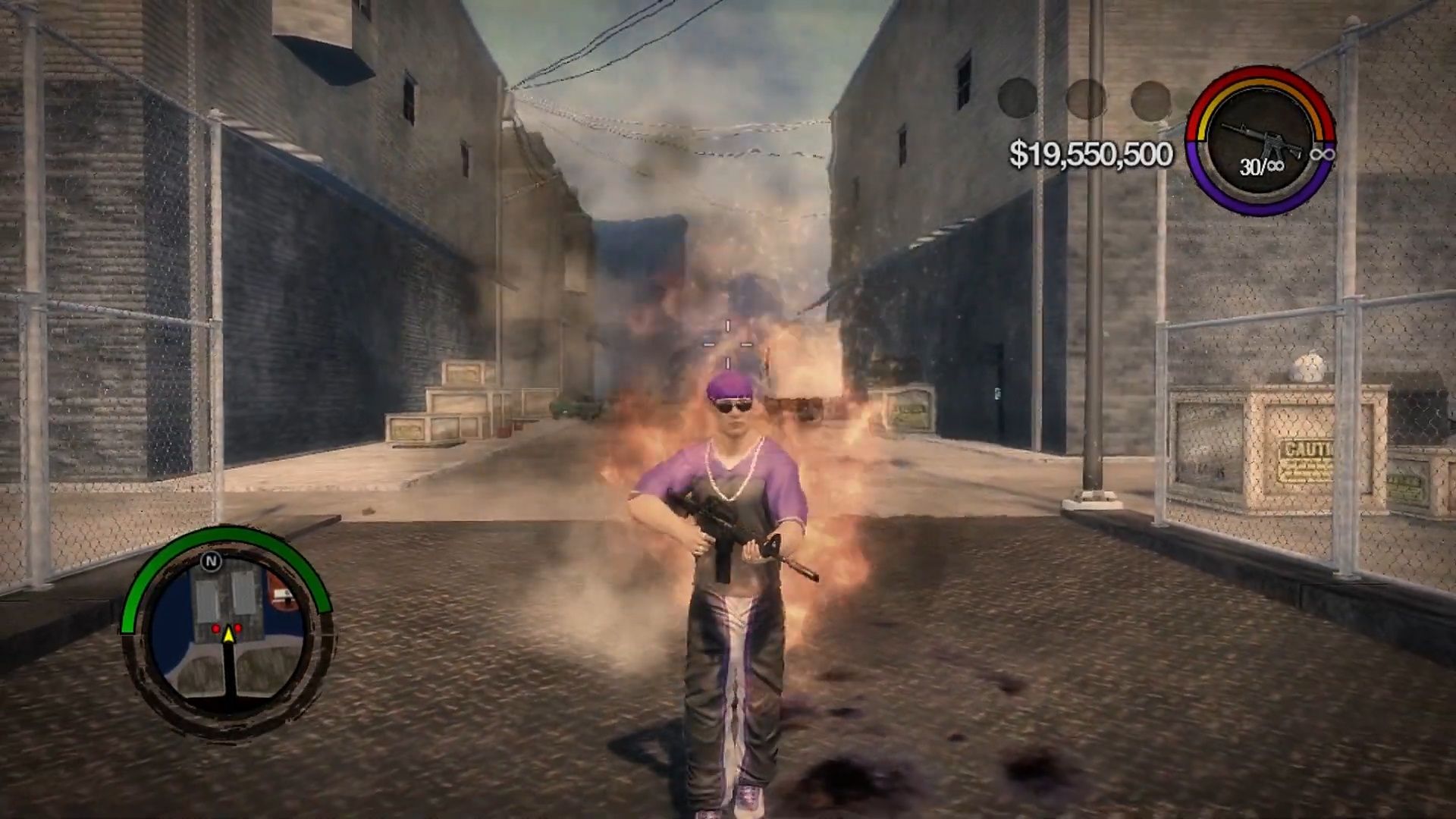The height and width of the screenshot is (819, 1456).
Task: Click the left red enemy dot on minimap
Action: point(215,629)
